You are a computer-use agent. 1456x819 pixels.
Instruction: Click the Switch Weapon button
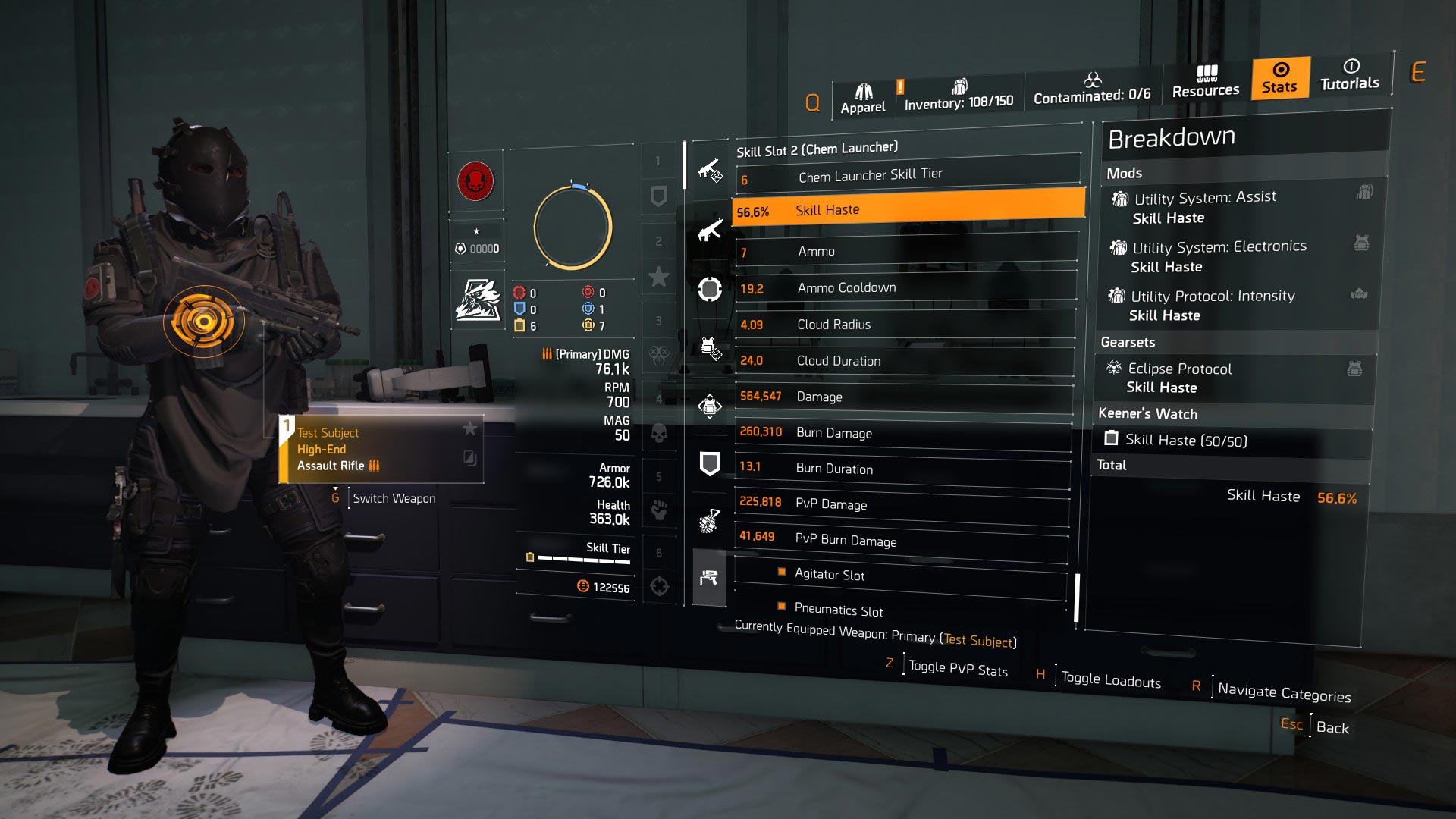[x=394, y=498]
